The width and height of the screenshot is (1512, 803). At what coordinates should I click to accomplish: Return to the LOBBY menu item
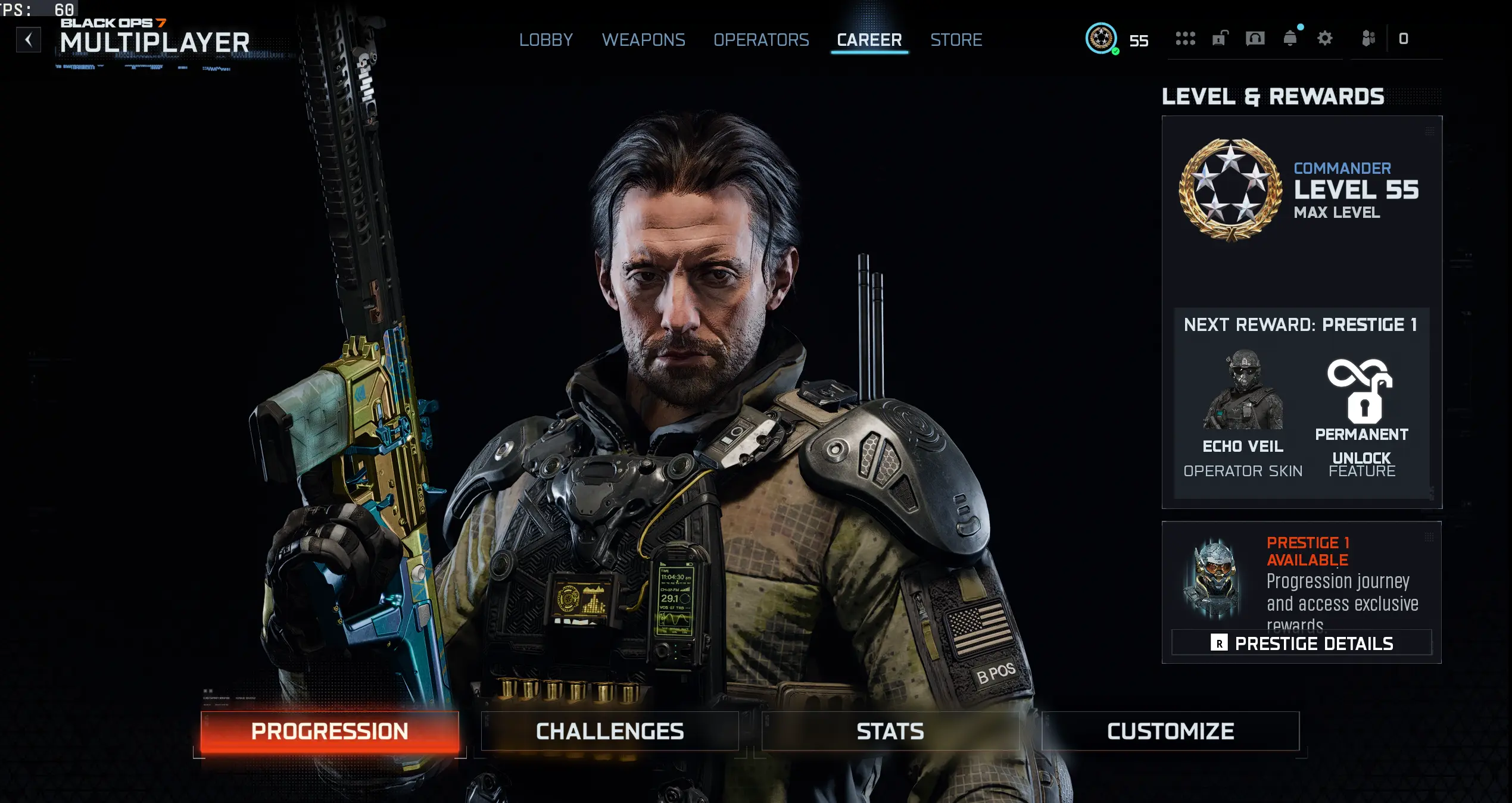coord(547,40)
